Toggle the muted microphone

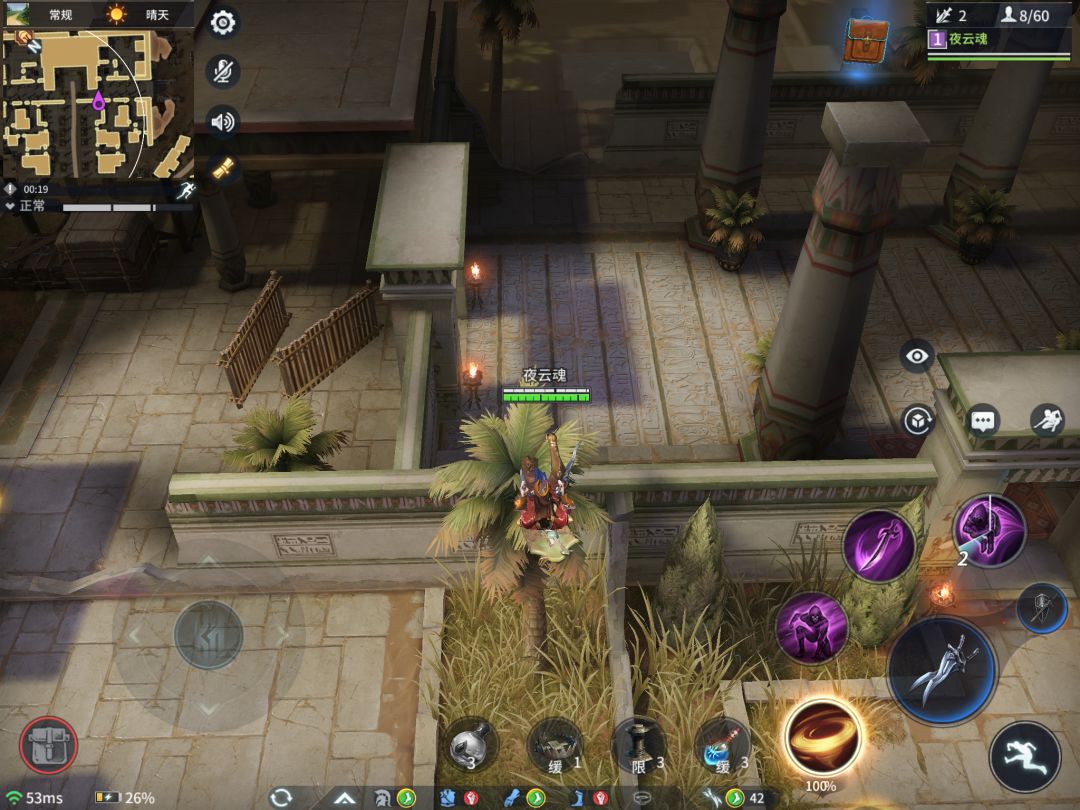coord(222,72)
